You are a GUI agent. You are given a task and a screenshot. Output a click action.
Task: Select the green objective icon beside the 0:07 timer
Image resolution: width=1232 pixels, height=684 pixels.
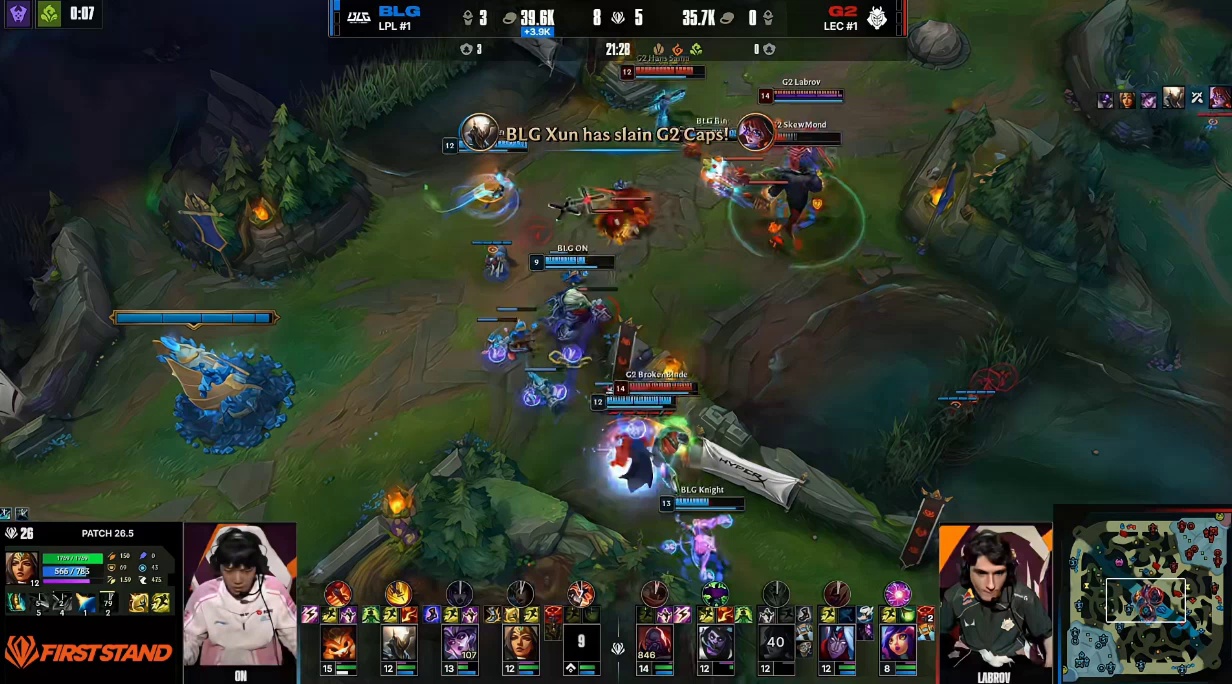49,14
